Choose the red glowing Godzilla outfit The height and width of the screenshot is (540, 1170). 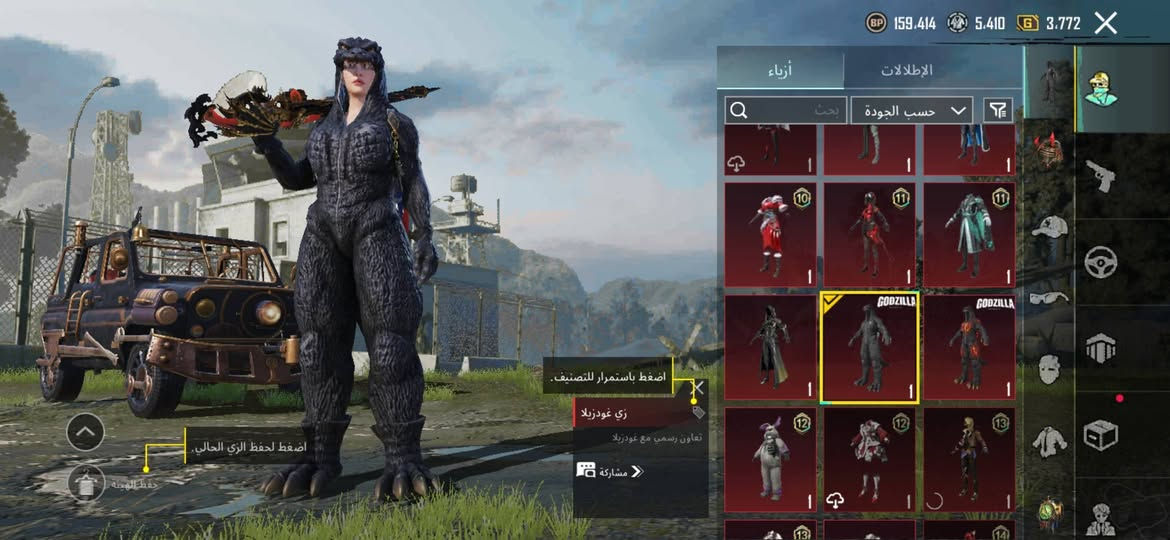pyautogui.click(x=968, y=348)
